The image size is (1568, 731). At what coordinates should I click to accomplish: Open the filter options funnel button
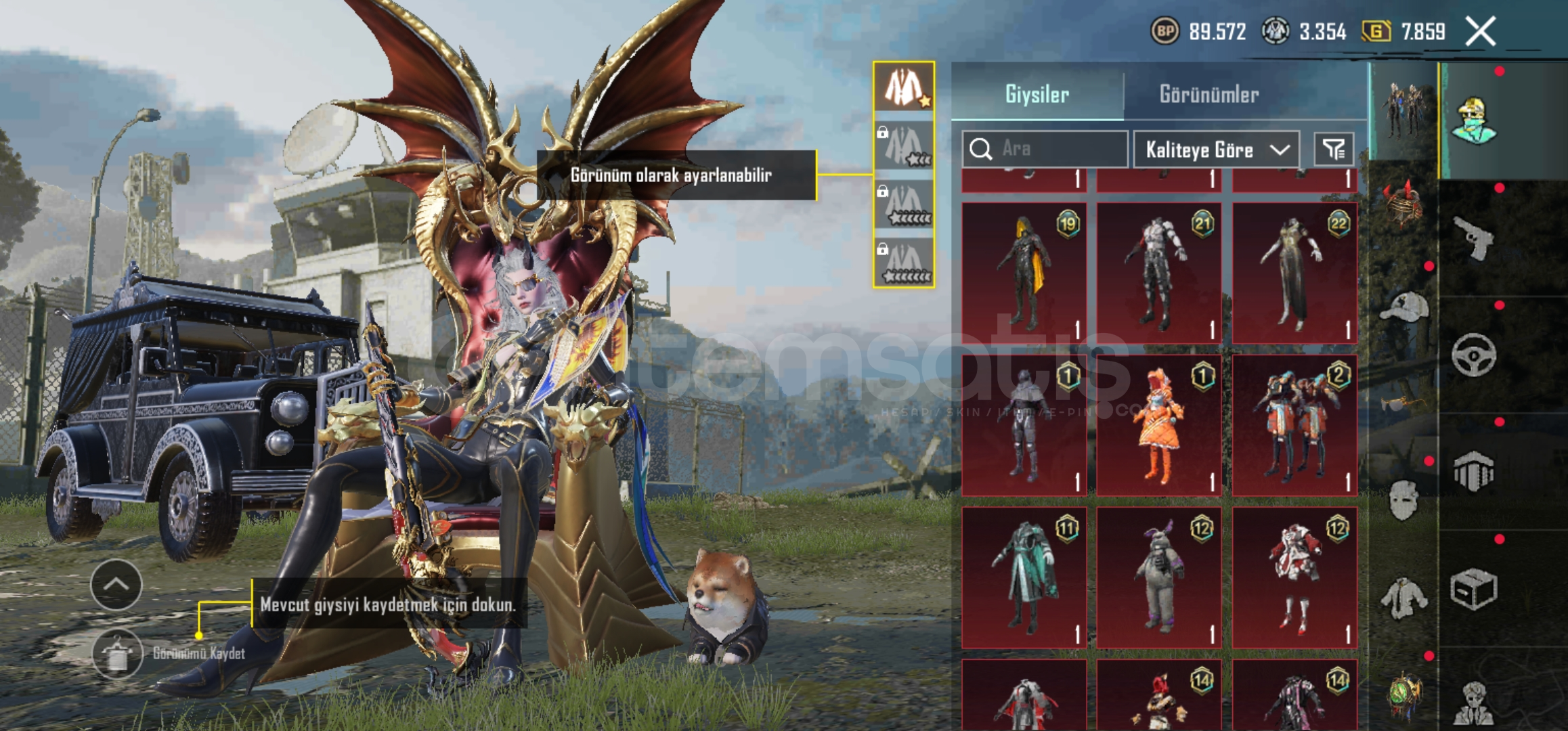click(1334, 150)
